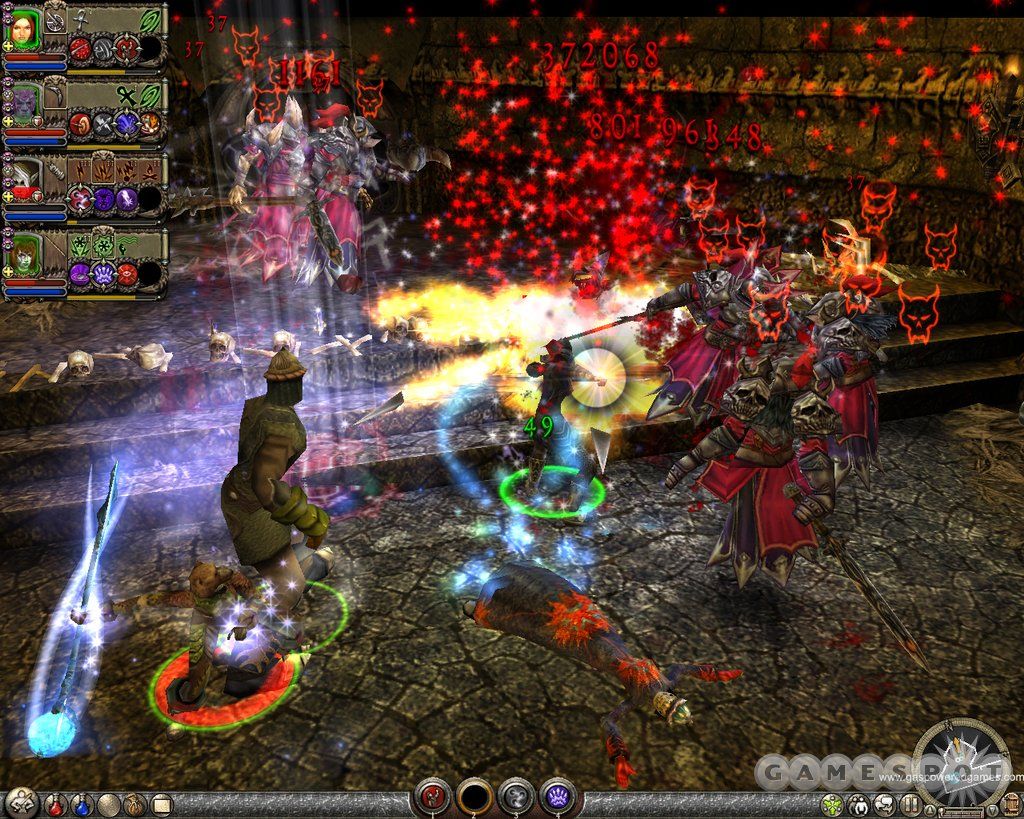Open the party inventory button with the figure
The height and width of the screenshot is (819, 1024).
pyautogui.click(x=21, y=801)
